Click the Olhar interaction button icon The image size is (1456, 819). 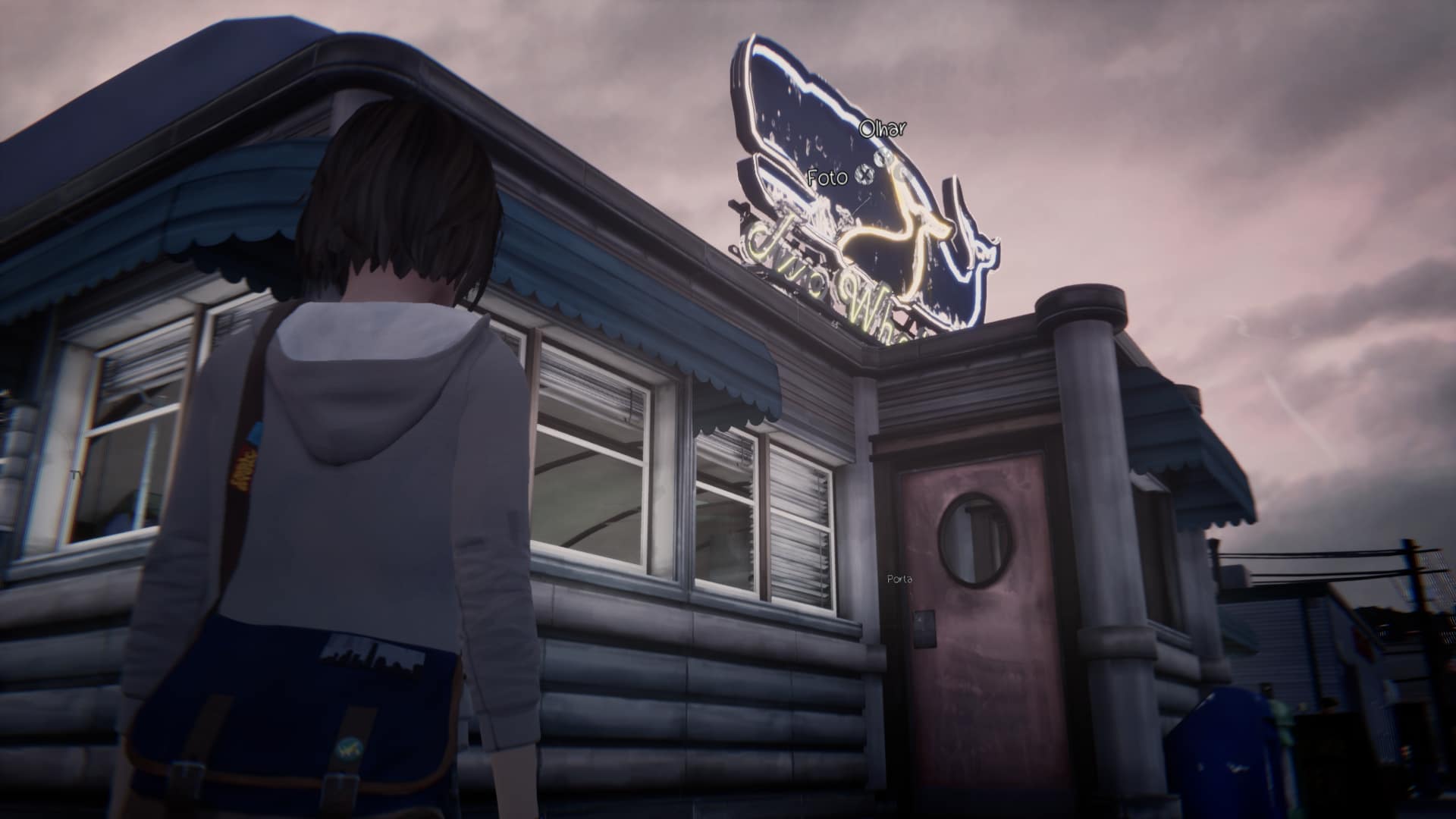coord(882,158)
